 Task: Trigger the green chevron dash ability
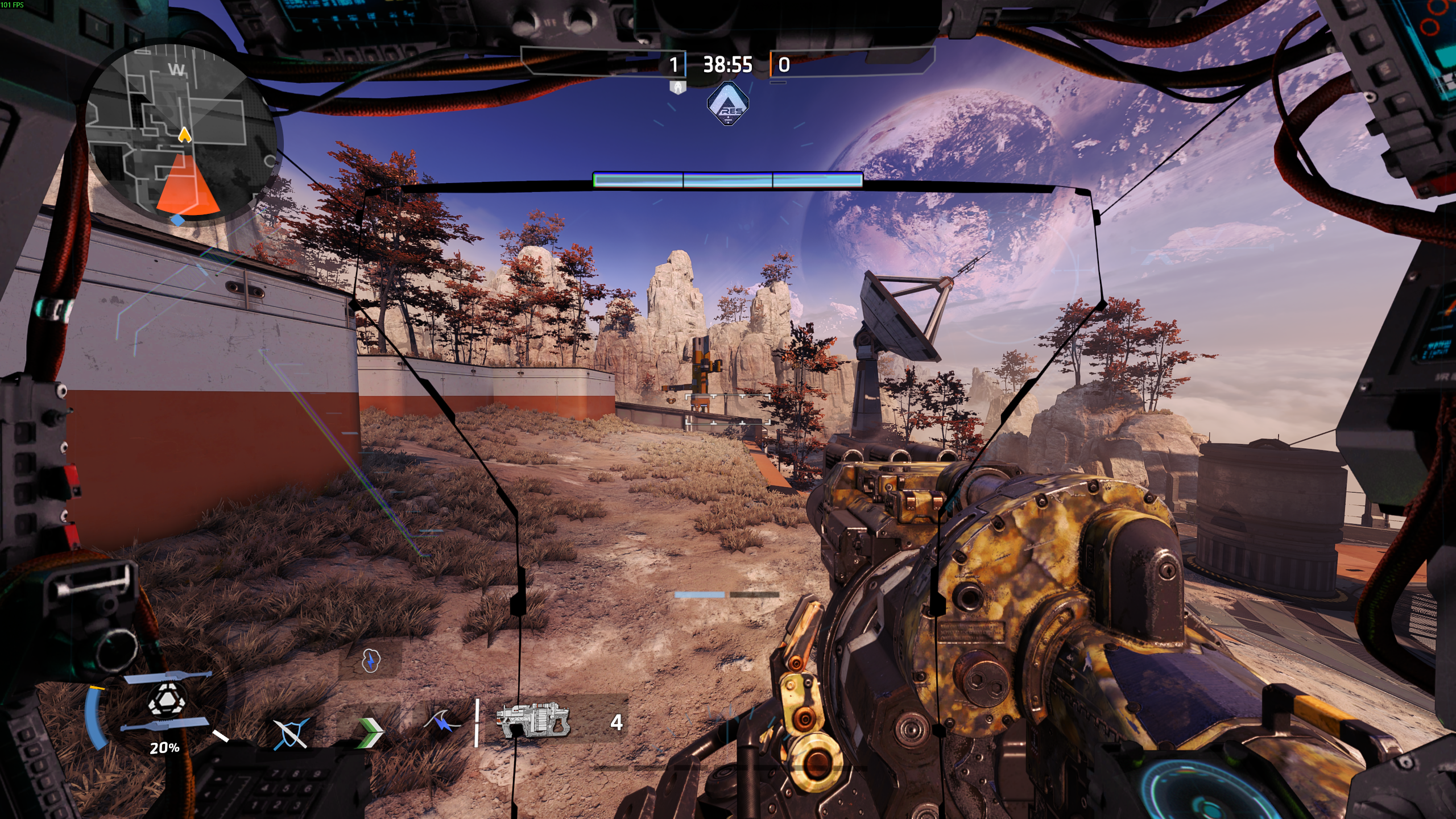tap(370, 732)
